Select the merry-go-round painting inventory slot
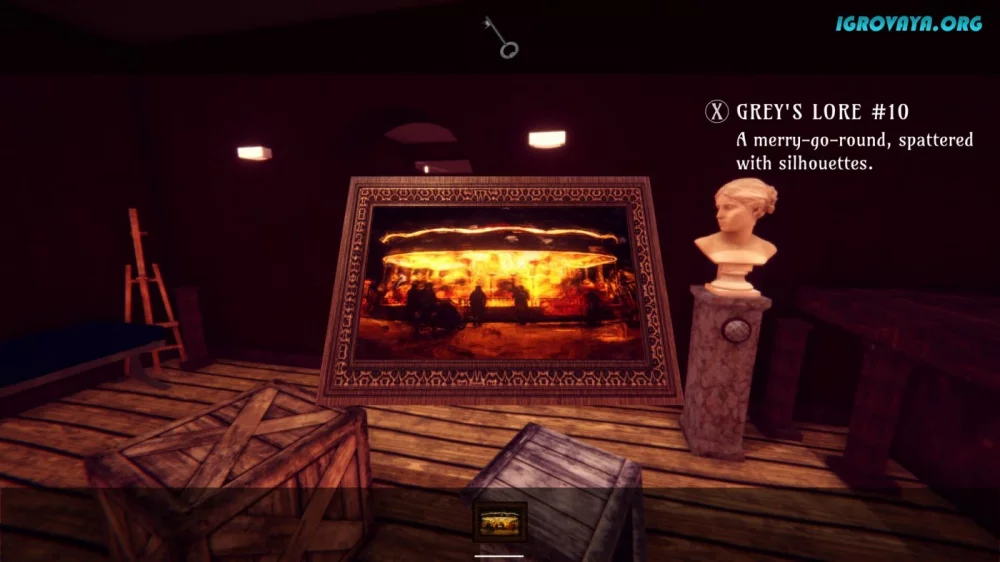The image size is (1000, 562). point(499,521)
